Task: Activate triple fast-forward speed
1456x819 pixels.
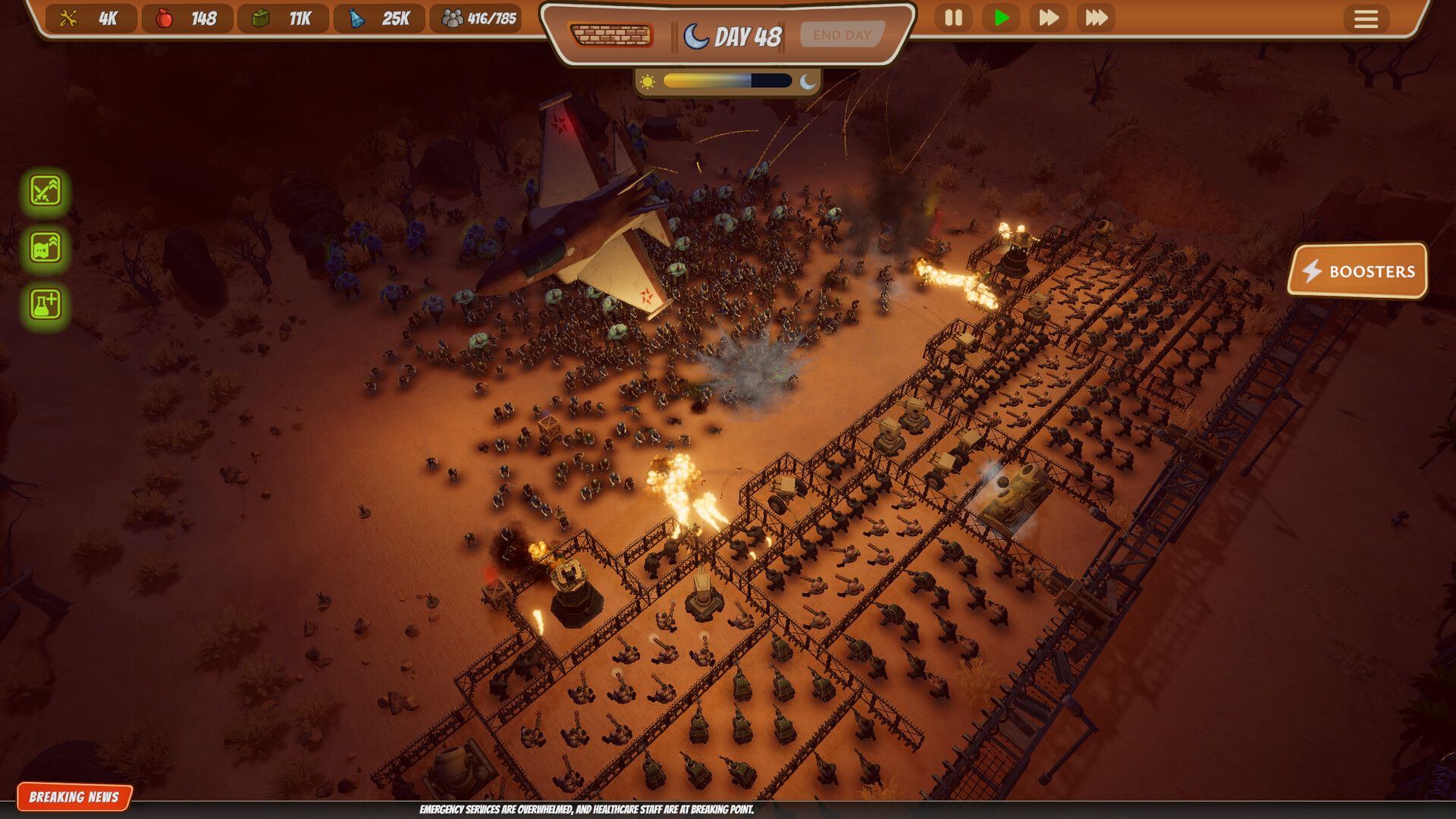Action: (1097, 17)
